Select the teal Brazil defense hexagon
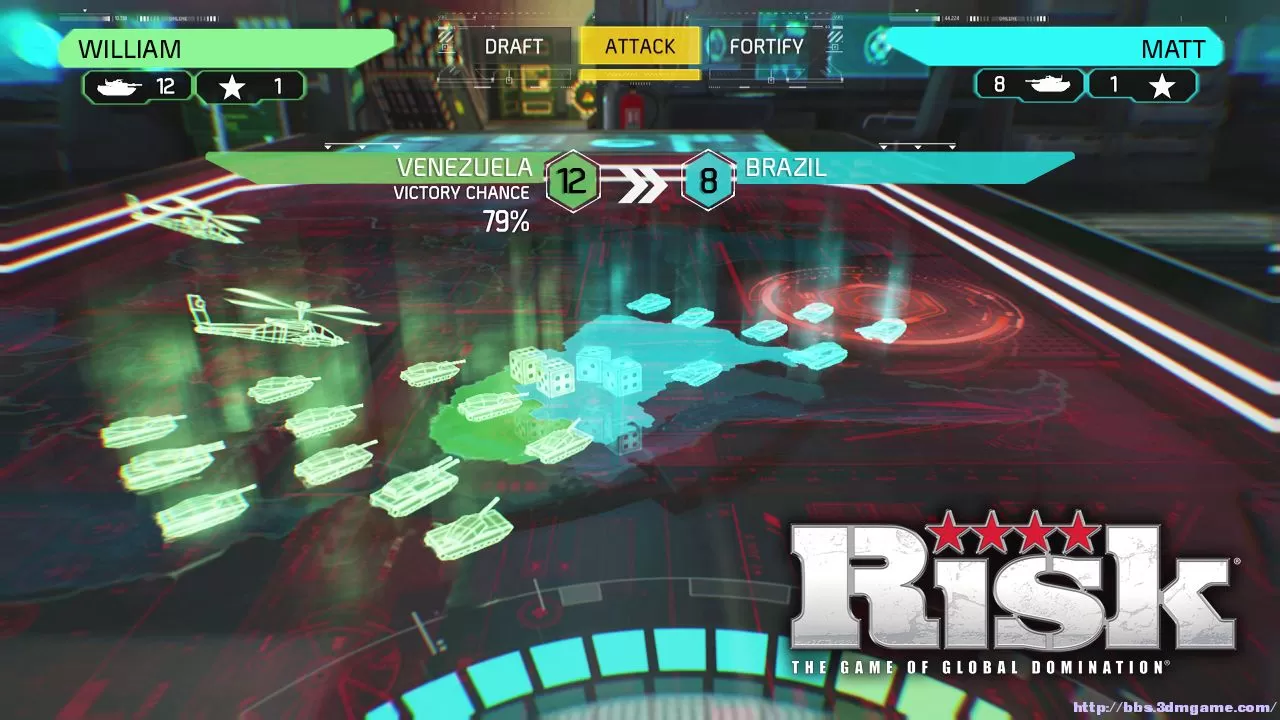1280x720 pixels. 709,181
